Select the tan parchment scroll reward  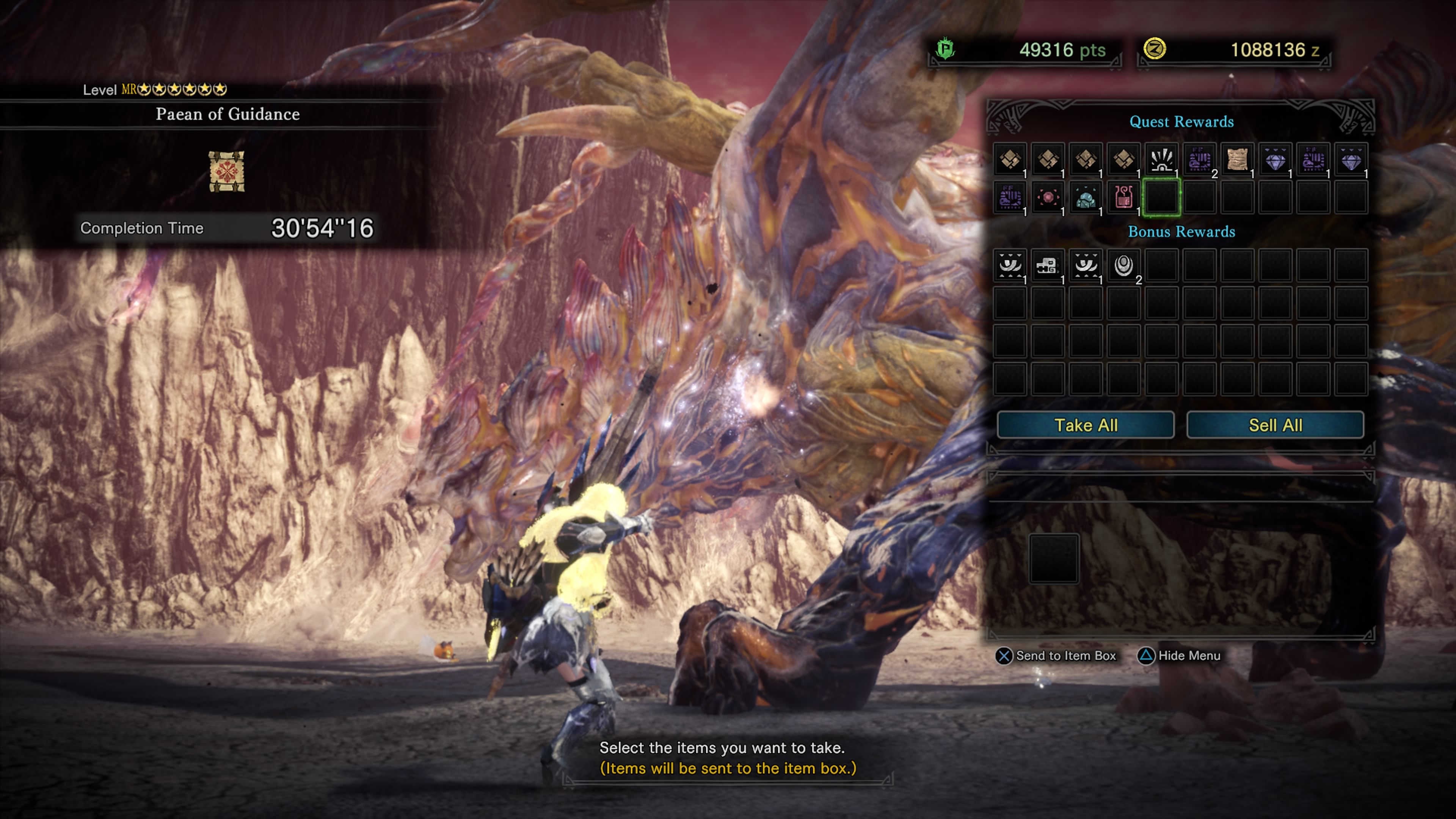tap(1237, 160)
